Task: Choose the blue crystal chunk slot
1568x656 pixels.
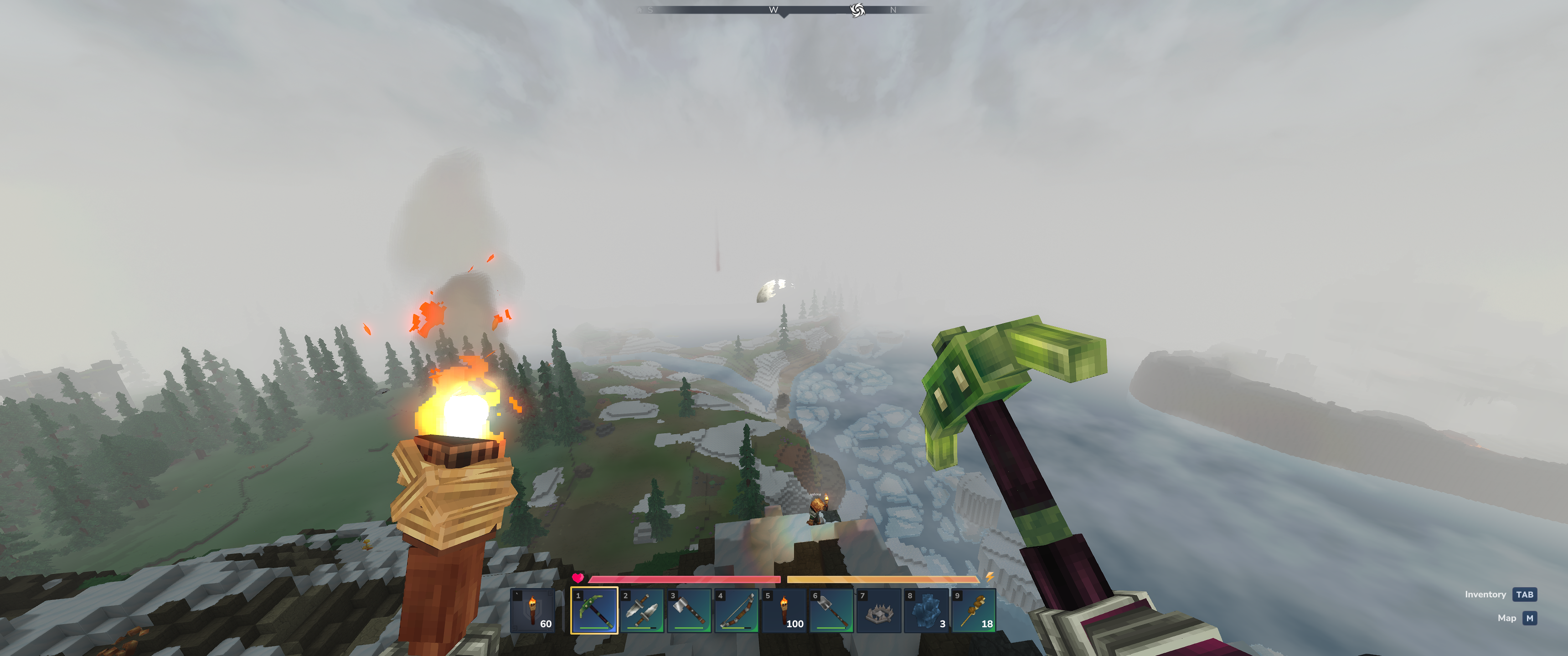Action: tap(926, 610)
